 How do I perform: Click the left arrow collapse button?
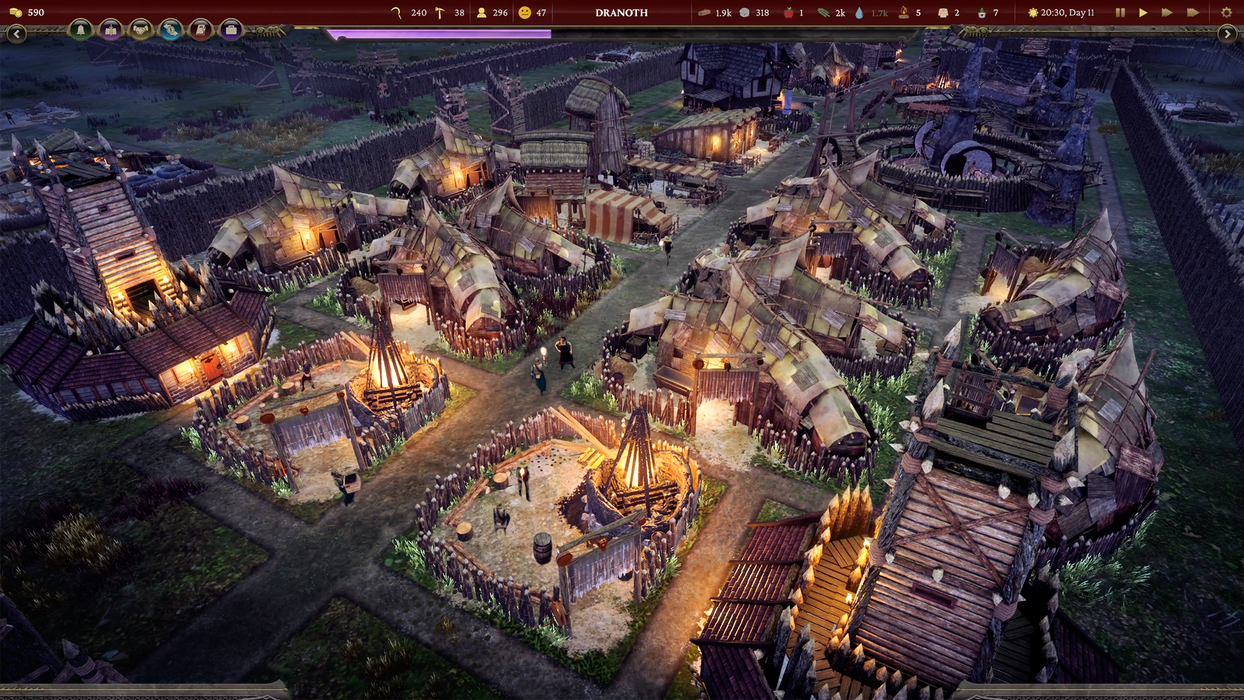pyautogui.click(x=16, y=34)
